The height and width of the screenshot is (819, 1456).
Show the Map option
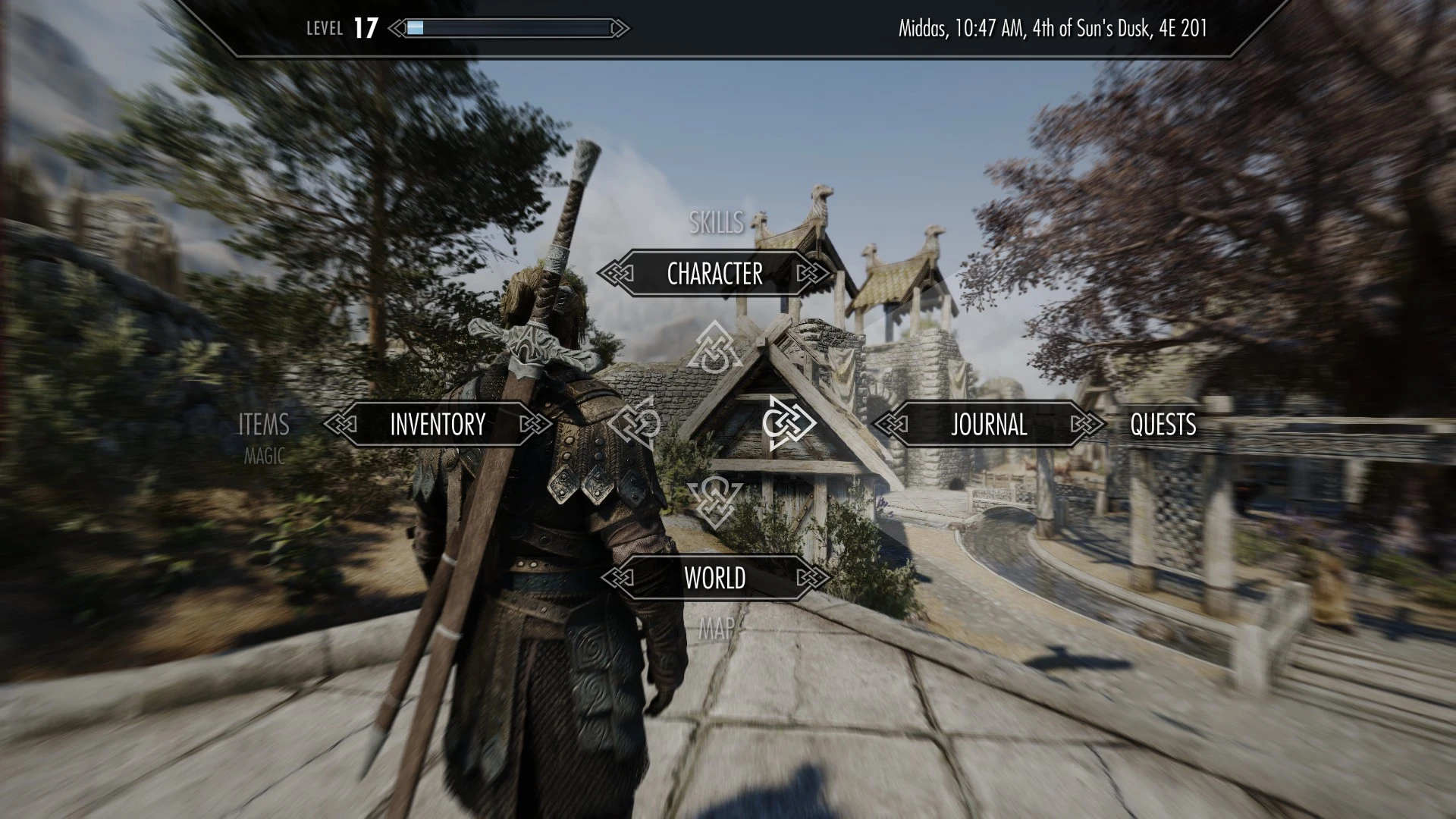tap(716, 628)
